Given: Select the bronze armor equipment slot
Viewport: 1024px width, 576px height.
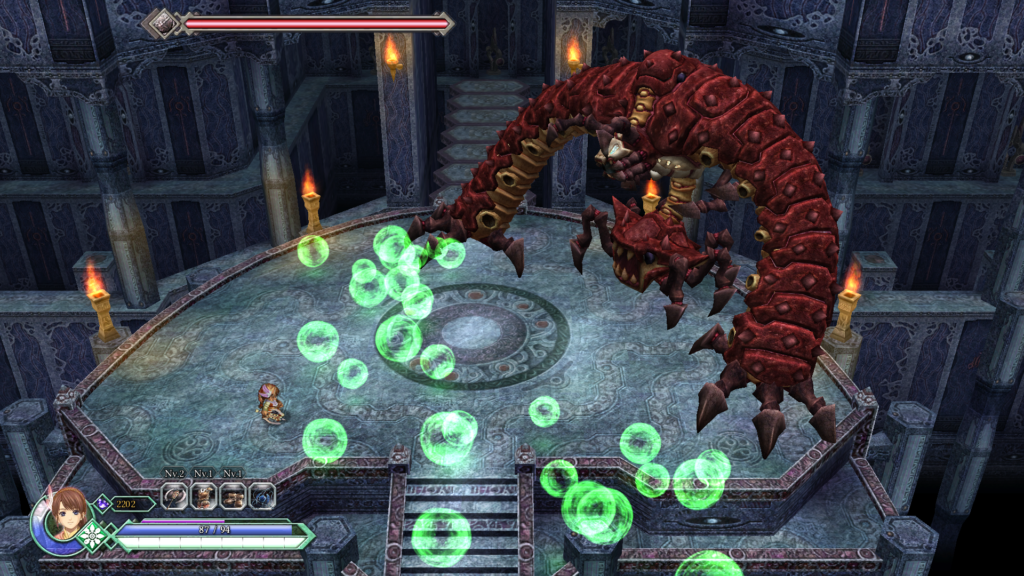Looking at the screenshot, I should click(x=204, y=495).
